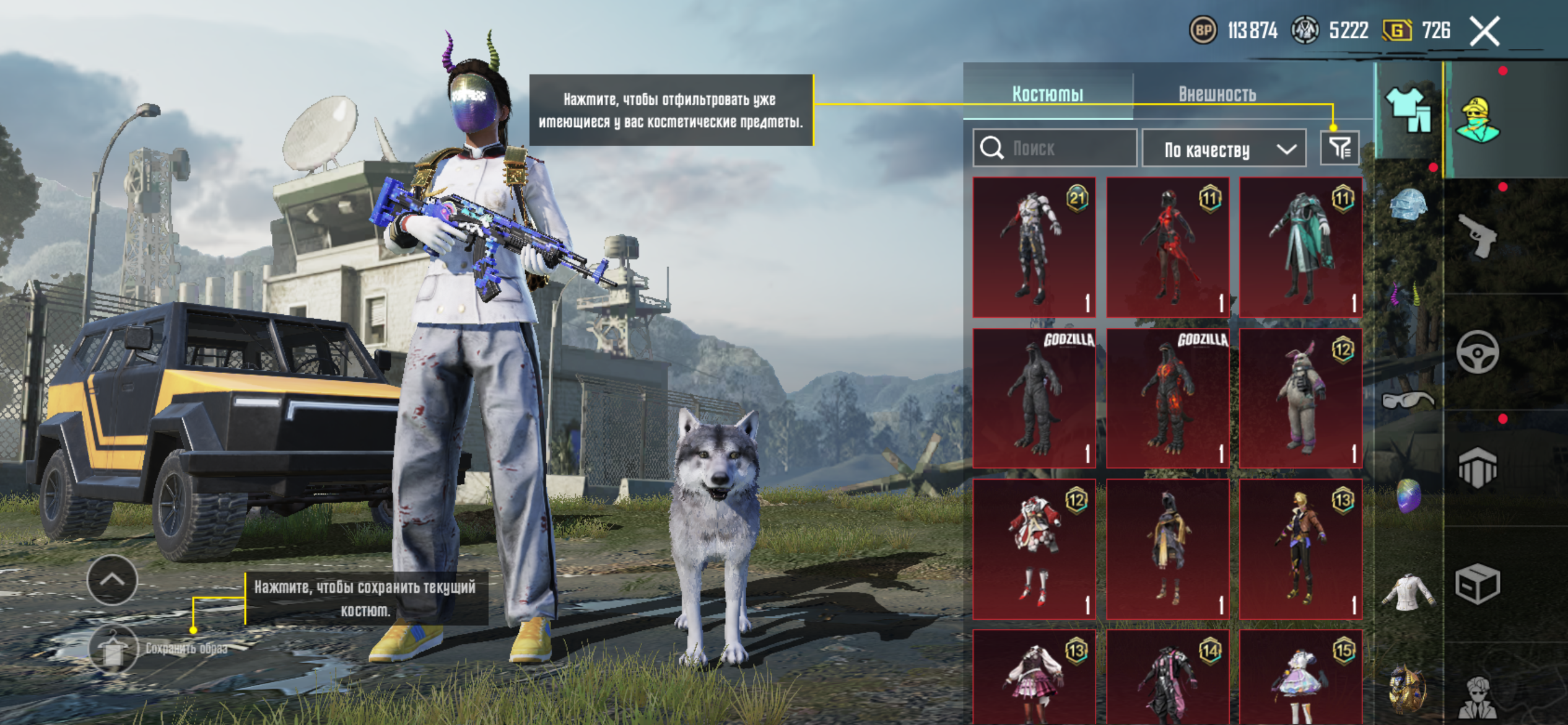Image resolution: width=1568 pixels, height=725 pixels.
Task: Click the Сохранить образ button
Action: (113, 649)
